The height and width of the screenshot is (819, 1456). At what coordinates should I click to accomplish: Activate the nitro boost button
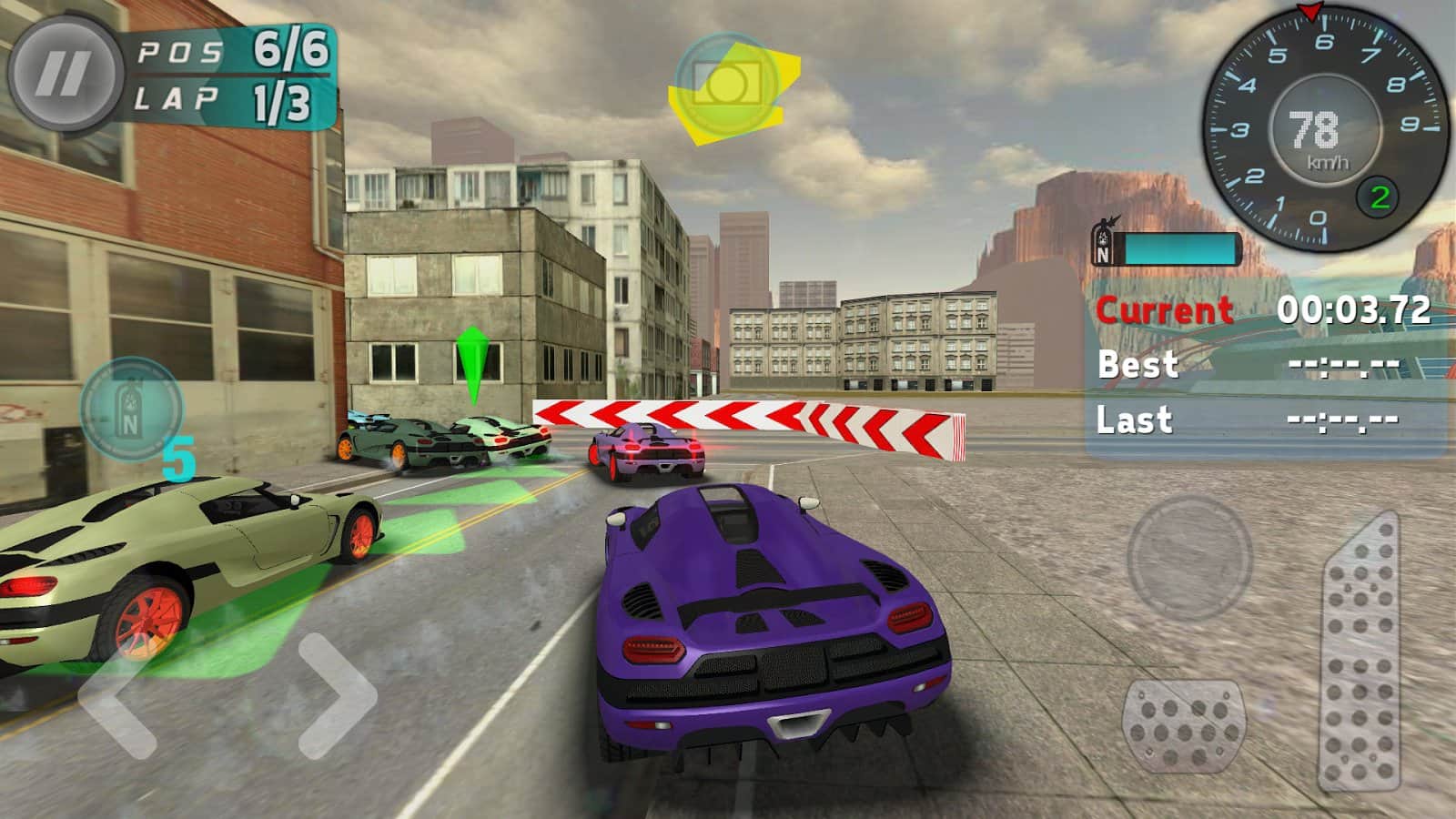pos(131,409)
